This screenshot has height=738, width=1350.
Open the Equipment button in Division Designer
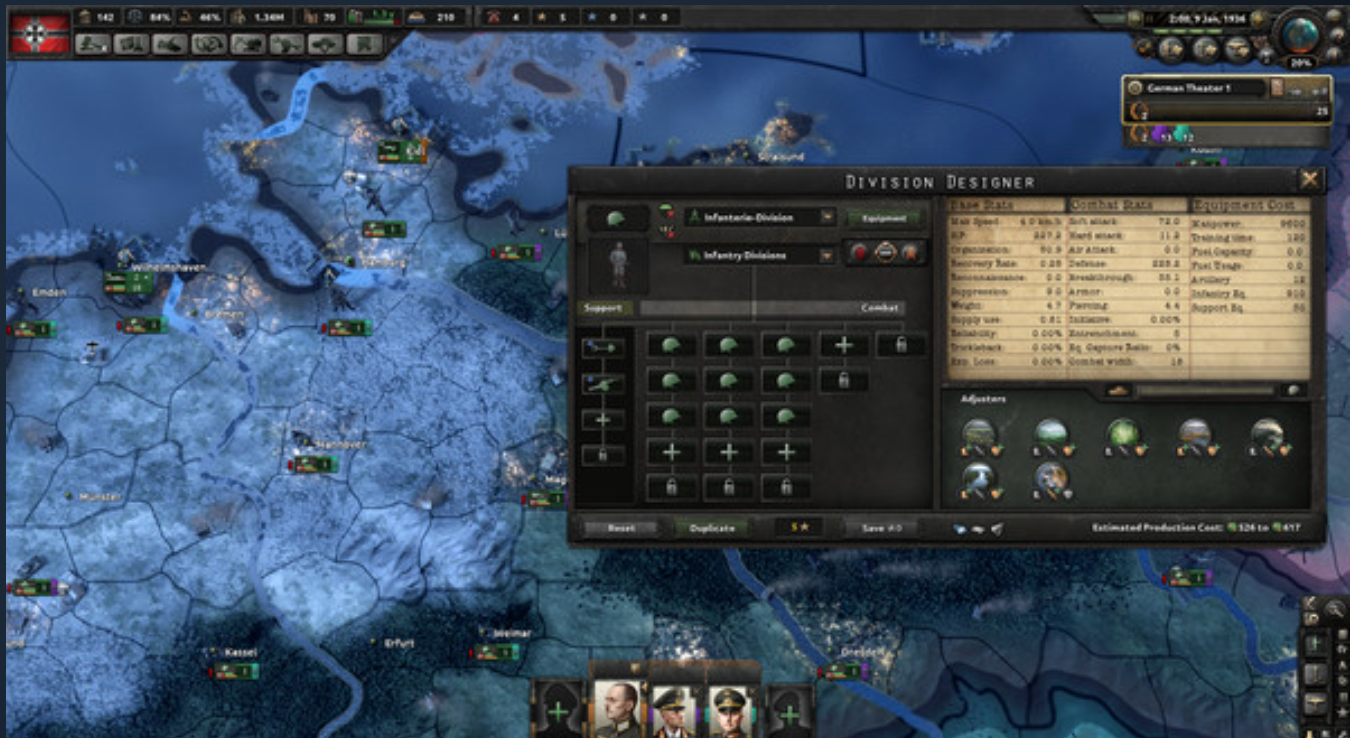pos(881,218)
